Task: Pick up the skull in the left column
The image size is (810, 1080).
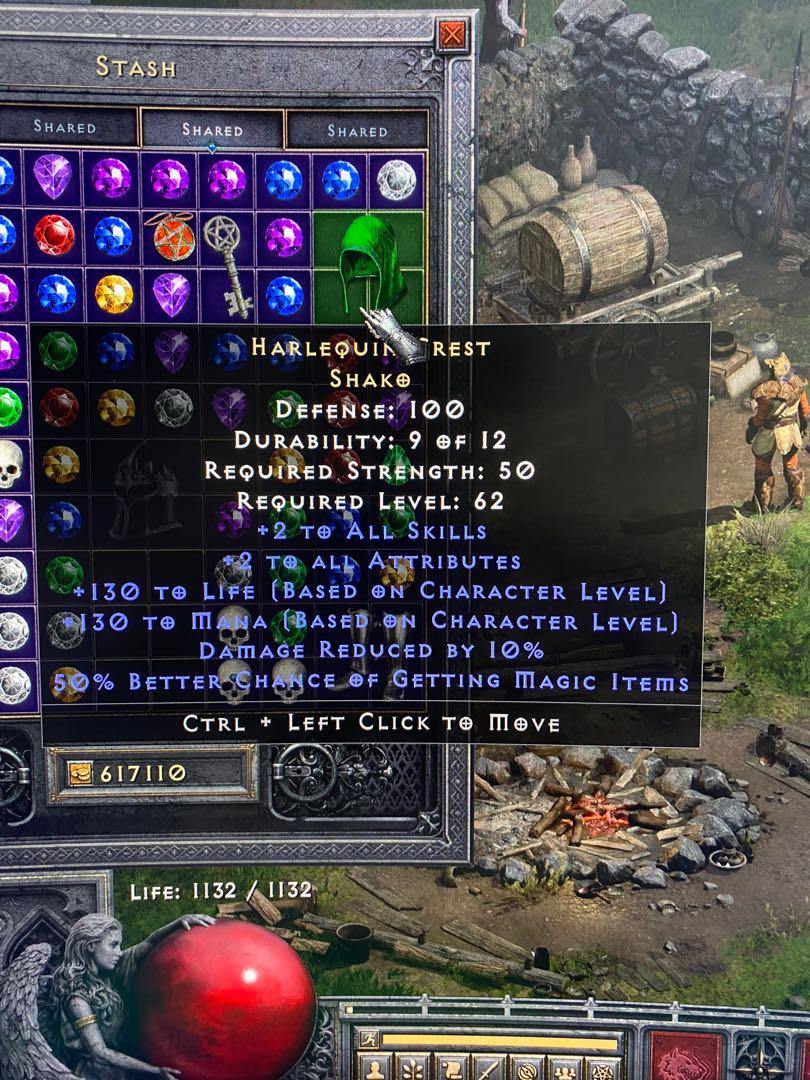Action: (x=10, y=463)
